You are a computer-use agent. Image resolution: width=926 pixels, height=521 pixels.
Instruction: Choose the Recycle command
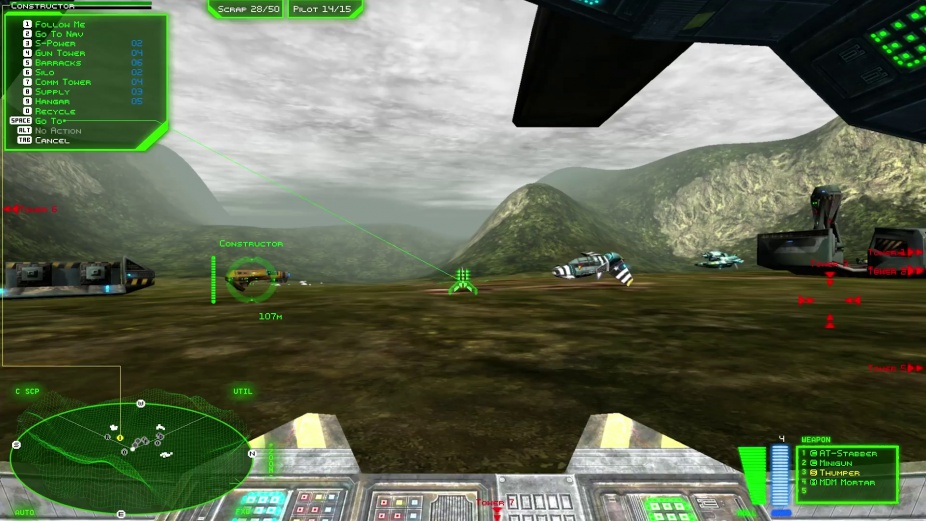pyautogui.click(x=55, y=111)
